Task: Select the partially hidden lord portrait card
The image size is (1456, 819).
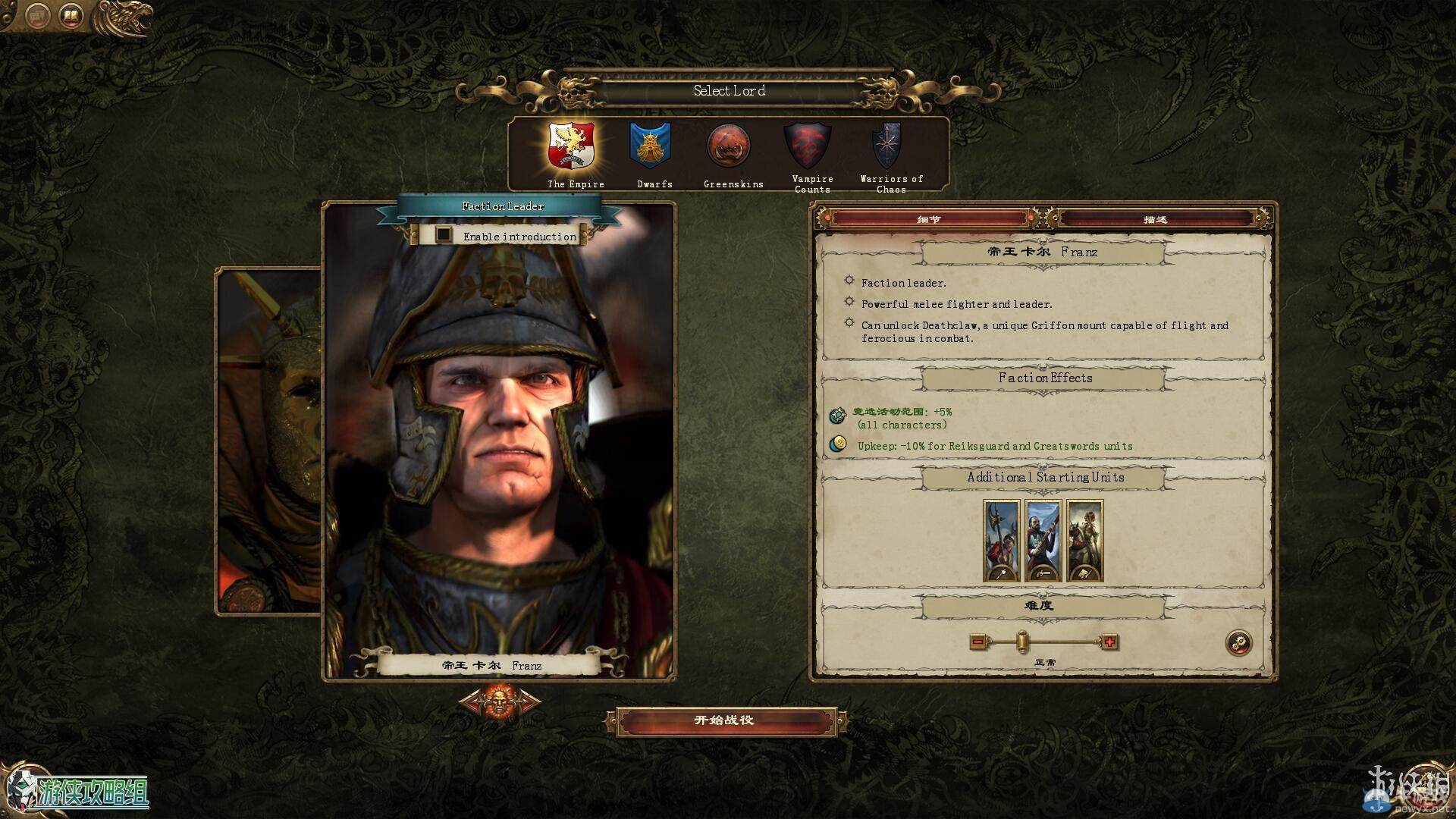Action: [x=269, y=440]
